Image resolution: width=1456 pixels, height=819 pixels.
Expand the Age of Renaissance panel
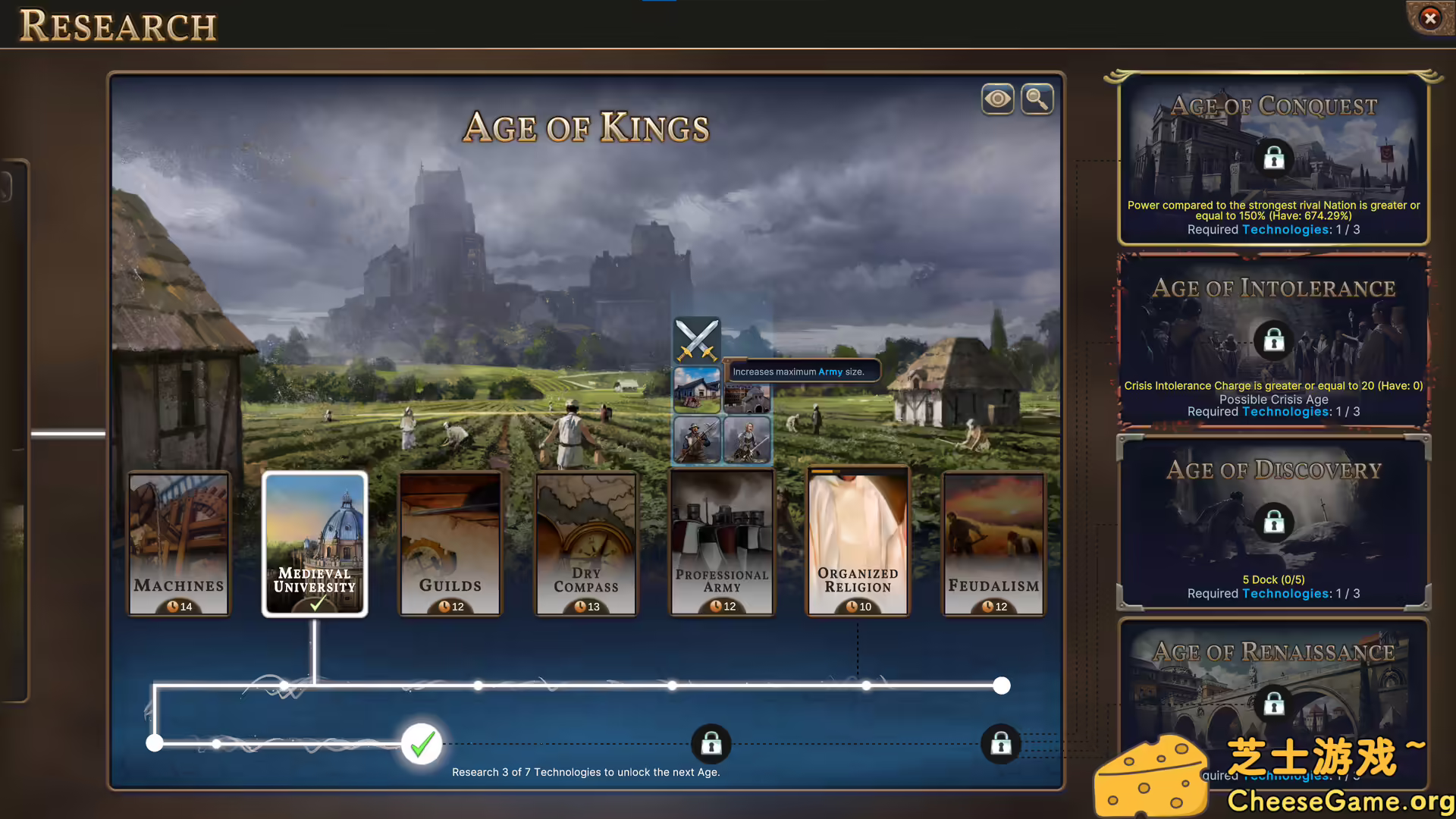point(1273,704)
